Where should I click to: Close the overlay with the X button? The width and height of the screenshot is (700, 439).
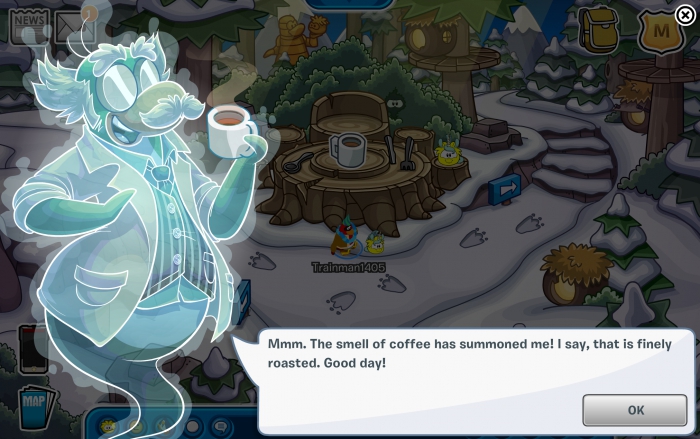(684, 15)
